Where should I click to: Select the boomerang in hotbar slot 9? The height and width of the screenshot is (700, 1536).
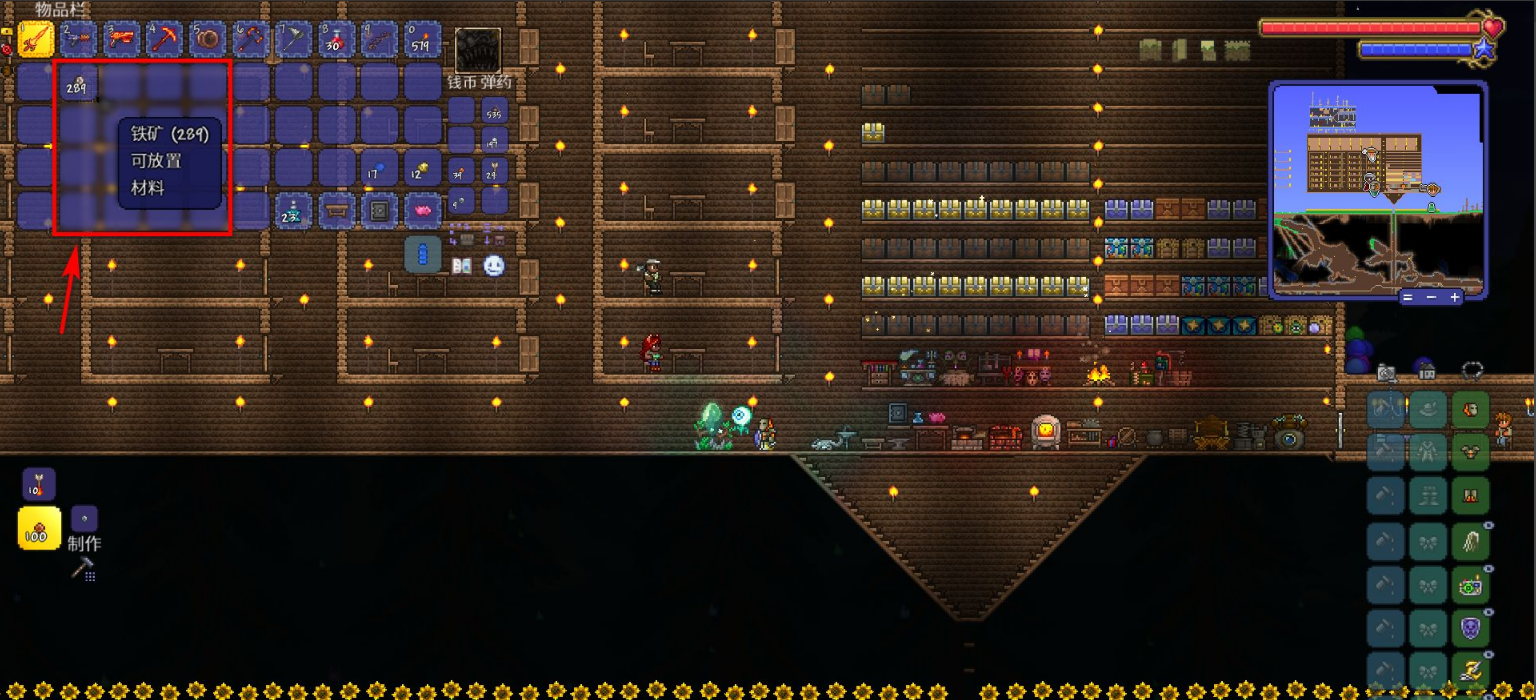380,40
